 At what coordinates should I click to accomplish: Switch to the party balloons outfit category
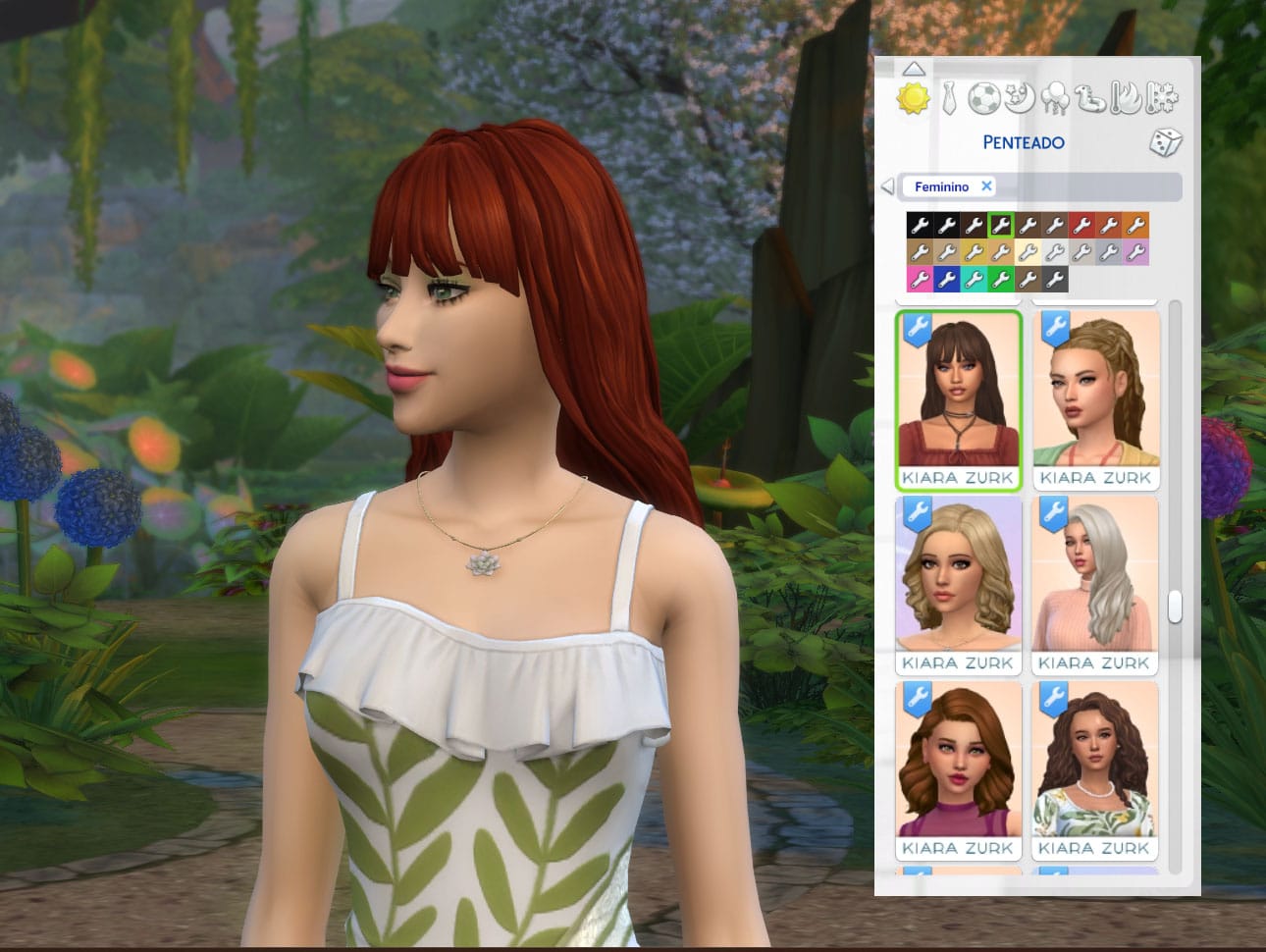pyautogui.click(x=1055, y=98)
